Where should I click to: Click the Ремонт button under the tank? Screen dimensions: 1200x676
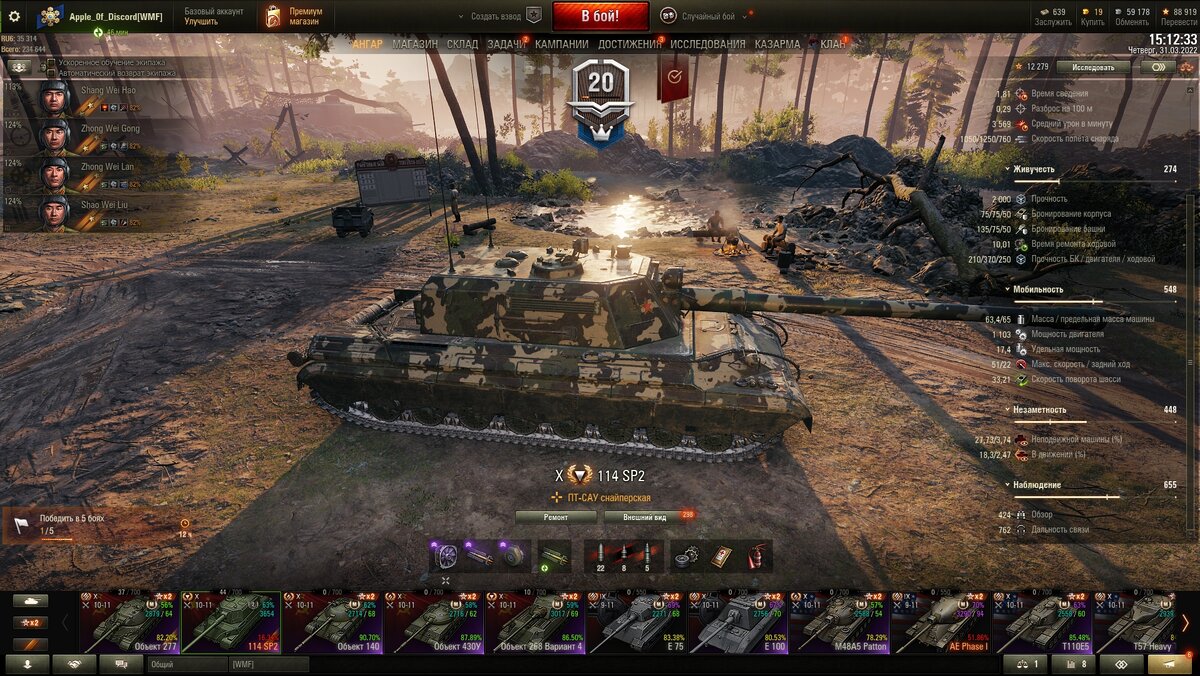pos(556,517)
